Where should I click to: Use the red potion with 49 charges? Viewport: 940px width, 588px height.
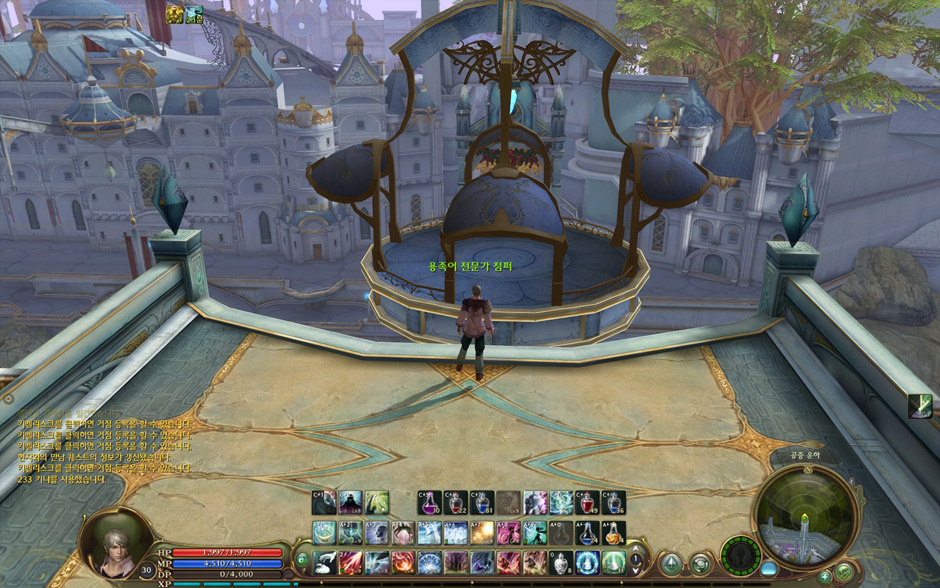588,502
